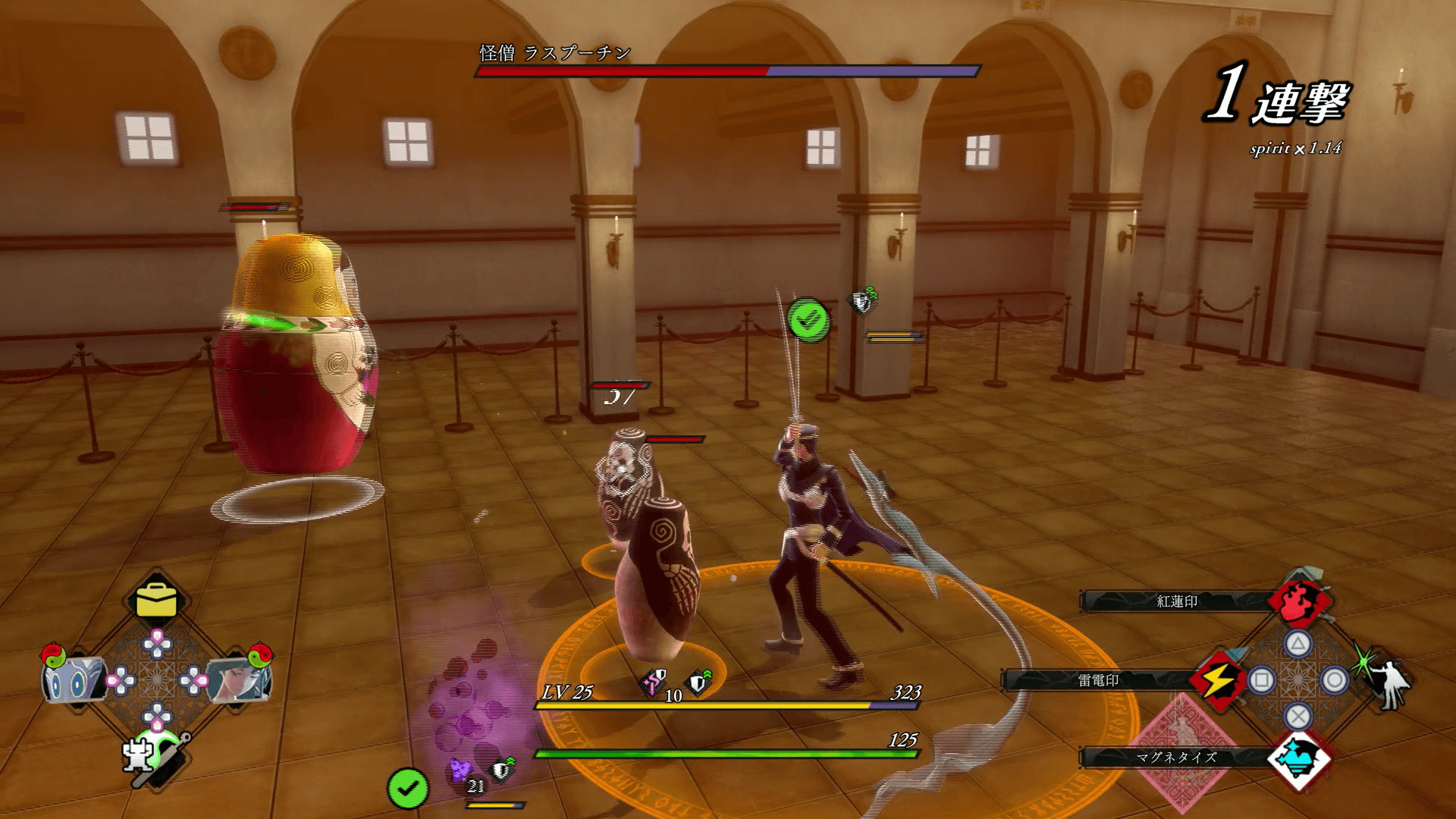This screenshot has height=819, width=1456.
Task: Choose the dark-haired demon portrait
Action: [239, 679]
